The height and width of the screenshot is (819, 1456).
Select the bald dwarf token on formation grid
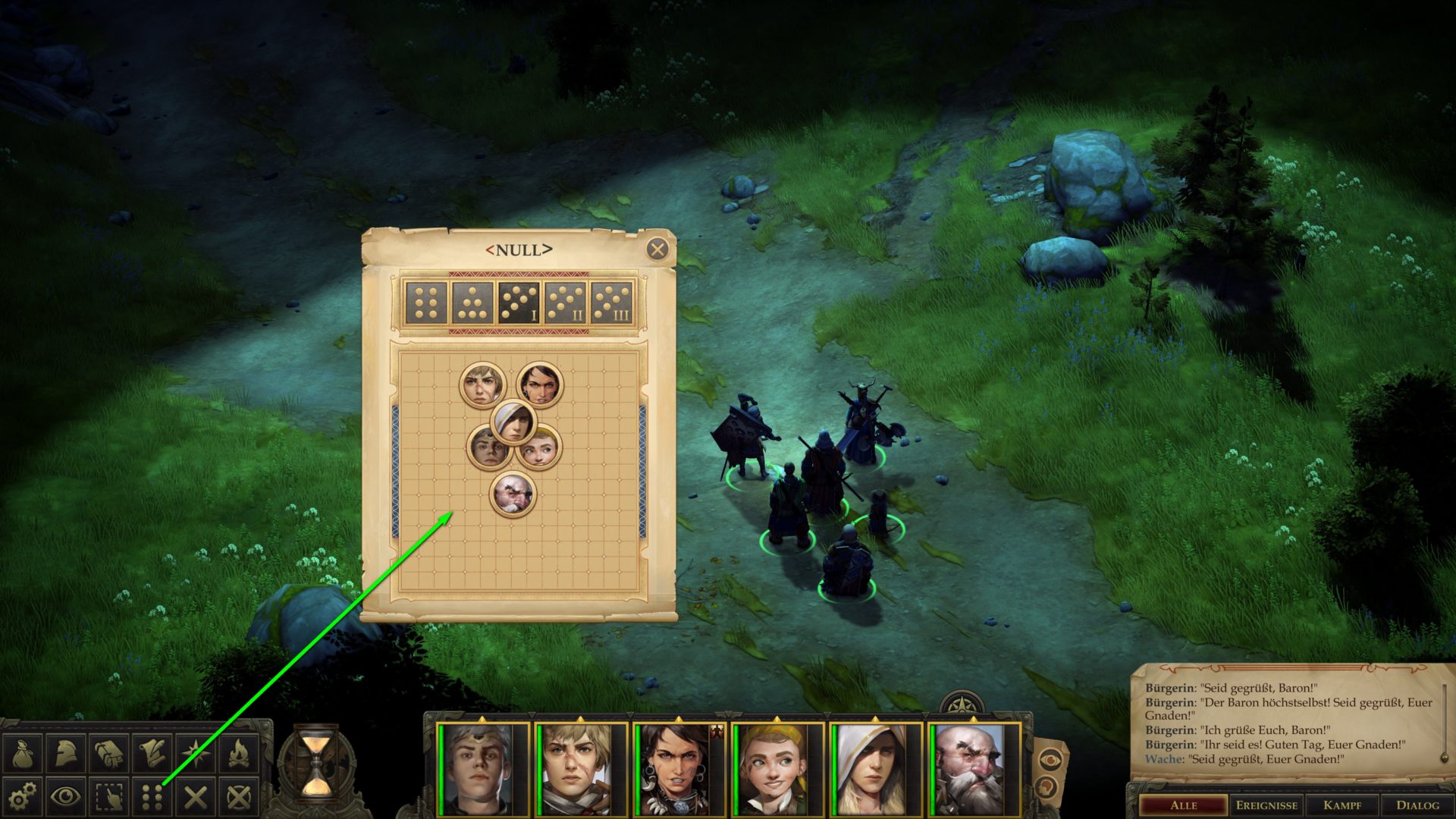pyautogui.click(x=513, y=494)
